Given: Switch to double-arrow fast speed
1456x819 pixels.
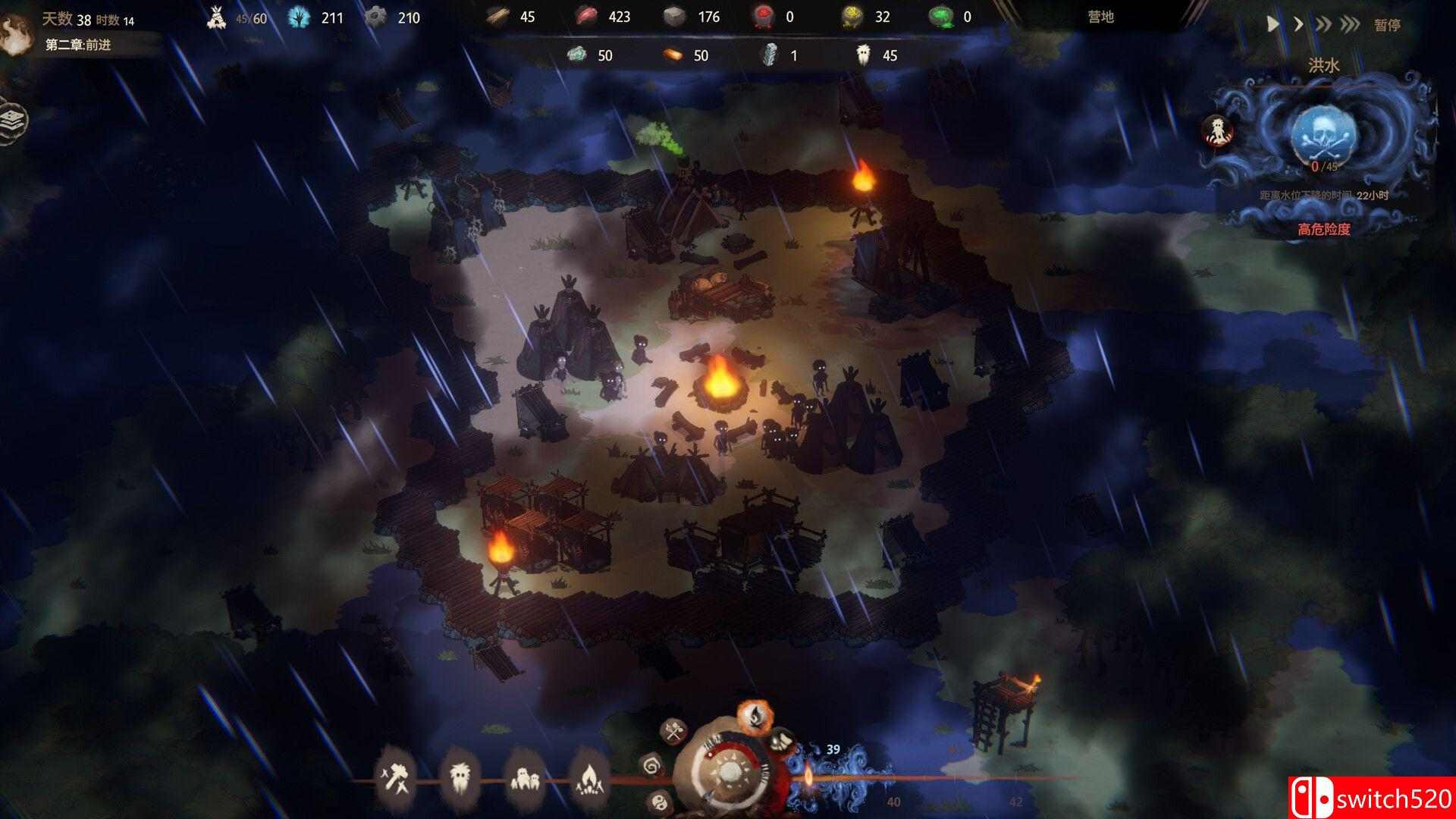Looking at the screenshot, I should click(1323, 24).
